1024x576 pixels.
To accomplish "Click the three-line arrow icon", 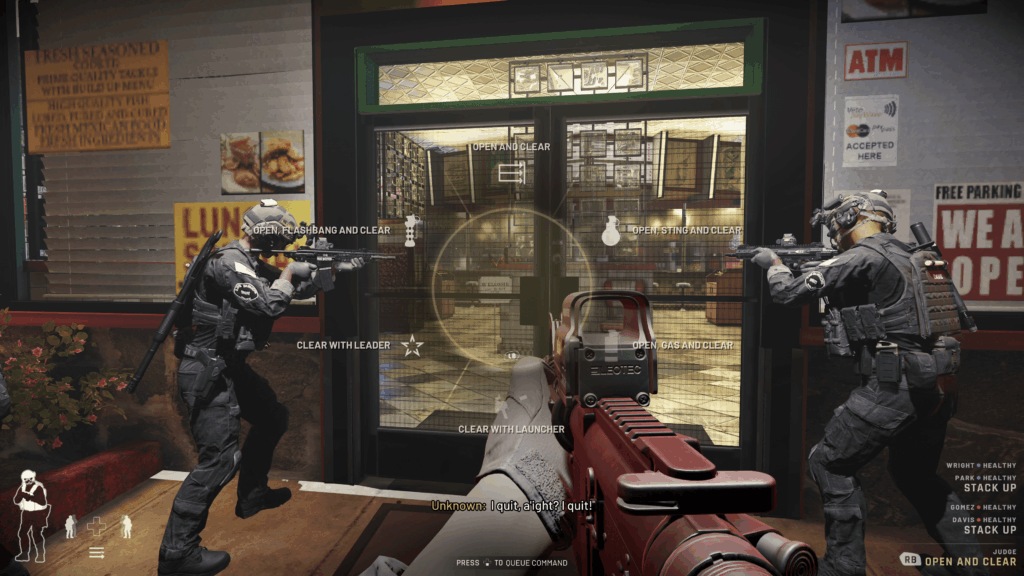I will pos(97,552).
